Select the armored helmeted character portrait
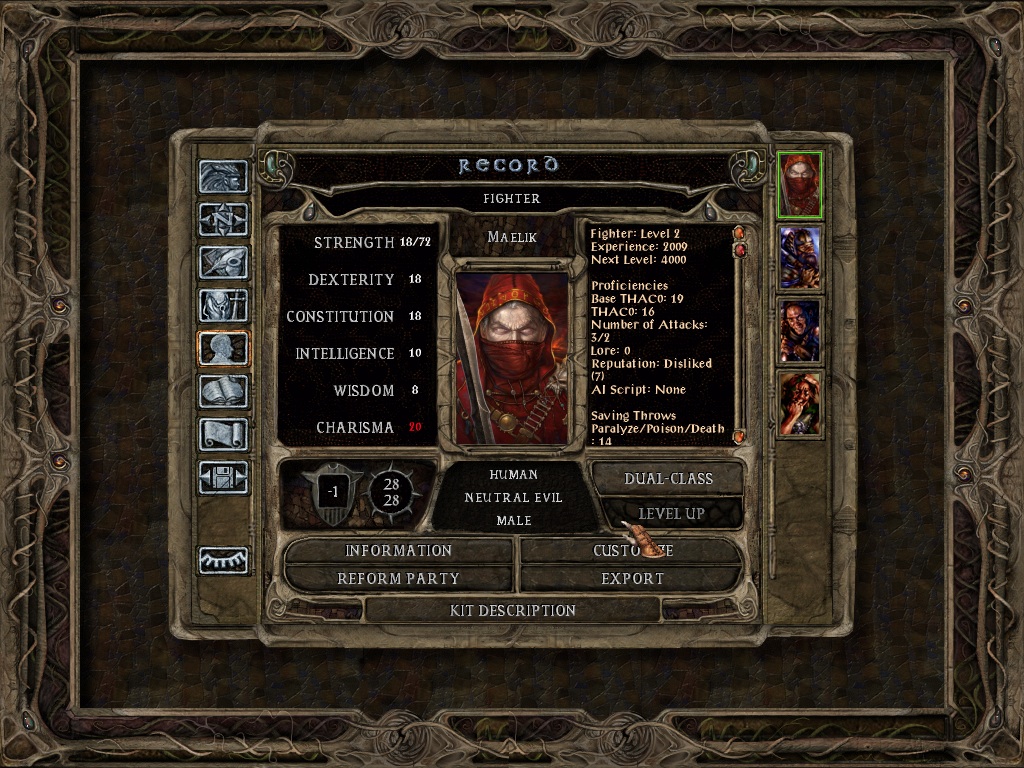 point(800,258)
